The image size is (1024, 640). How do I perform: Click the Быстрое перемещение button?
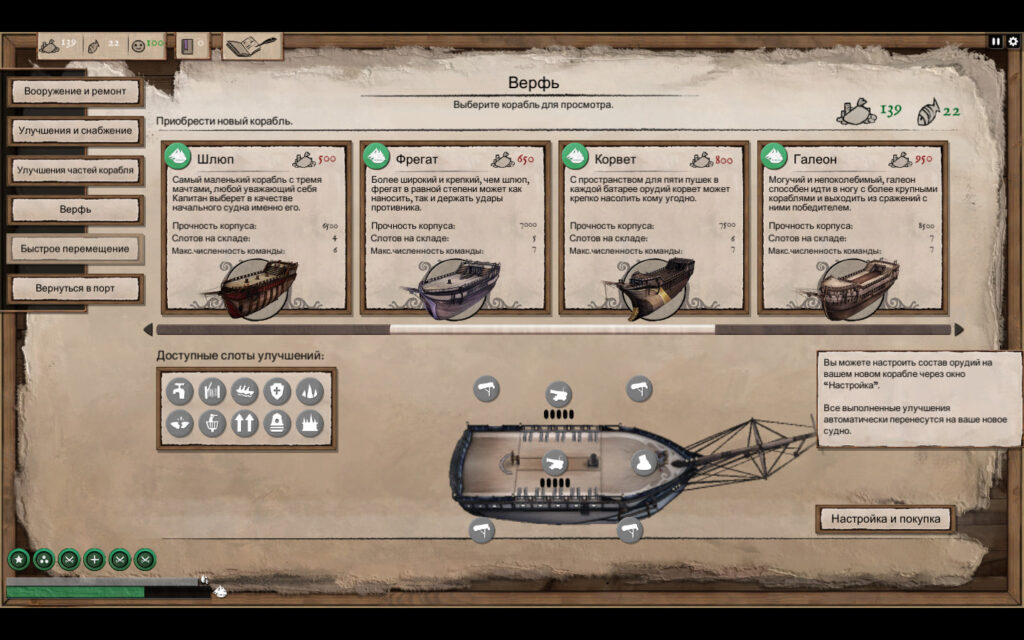tap(75, 249)
